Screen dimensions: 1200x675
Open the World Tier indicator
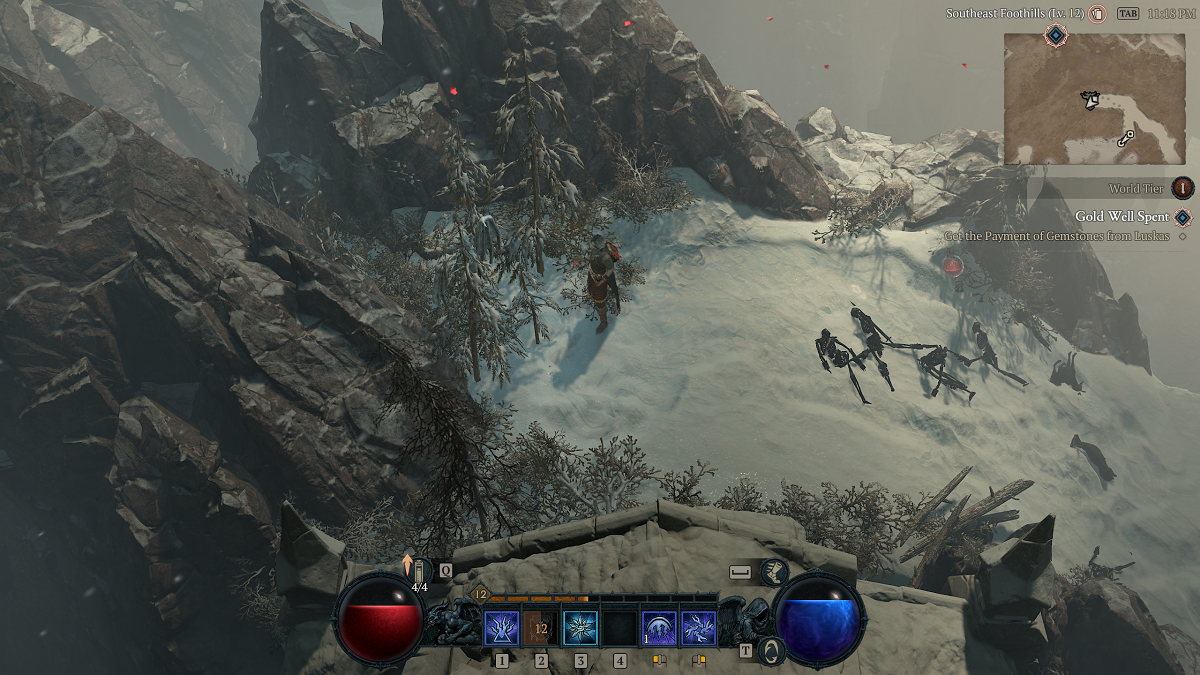click(1183, 188)
